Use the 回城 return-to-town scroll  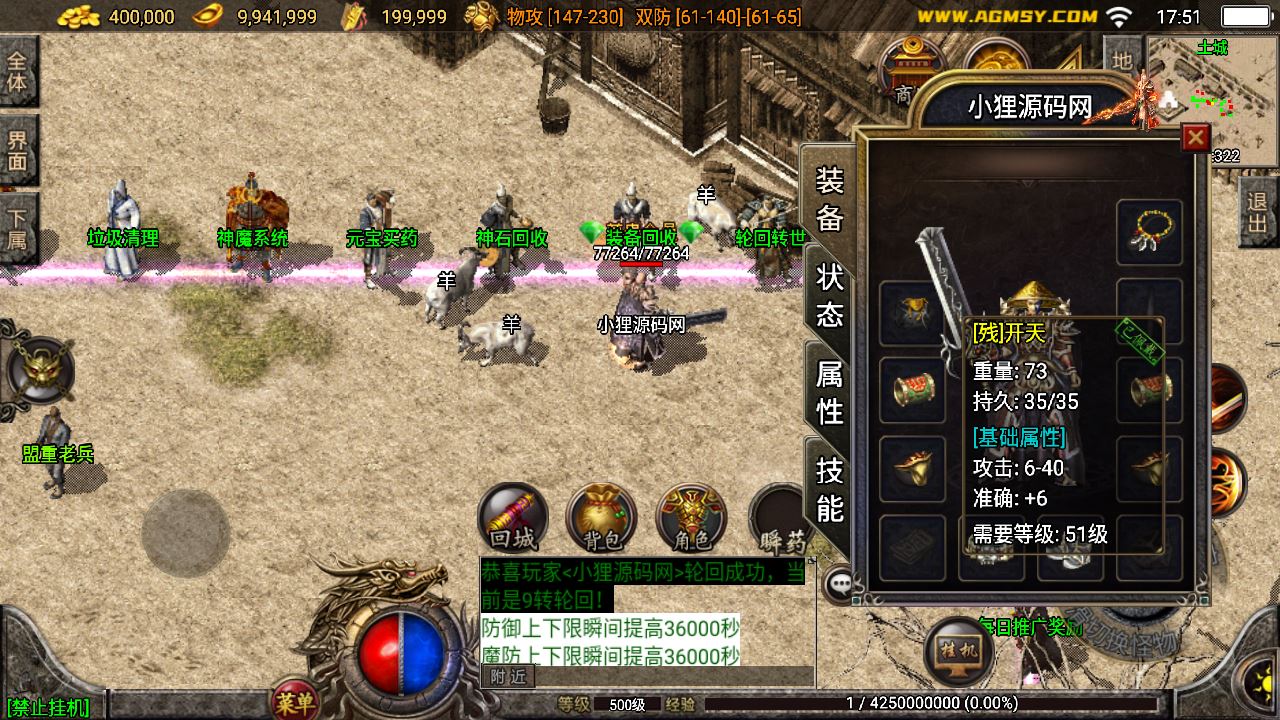pyautogui.click(x=513, y=518)
